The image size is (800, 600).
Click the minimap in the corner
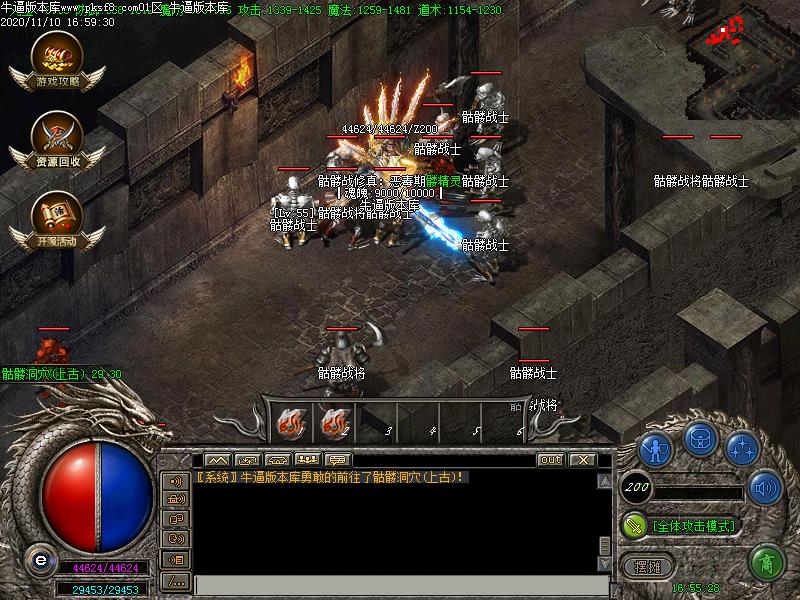click(742, 42)
